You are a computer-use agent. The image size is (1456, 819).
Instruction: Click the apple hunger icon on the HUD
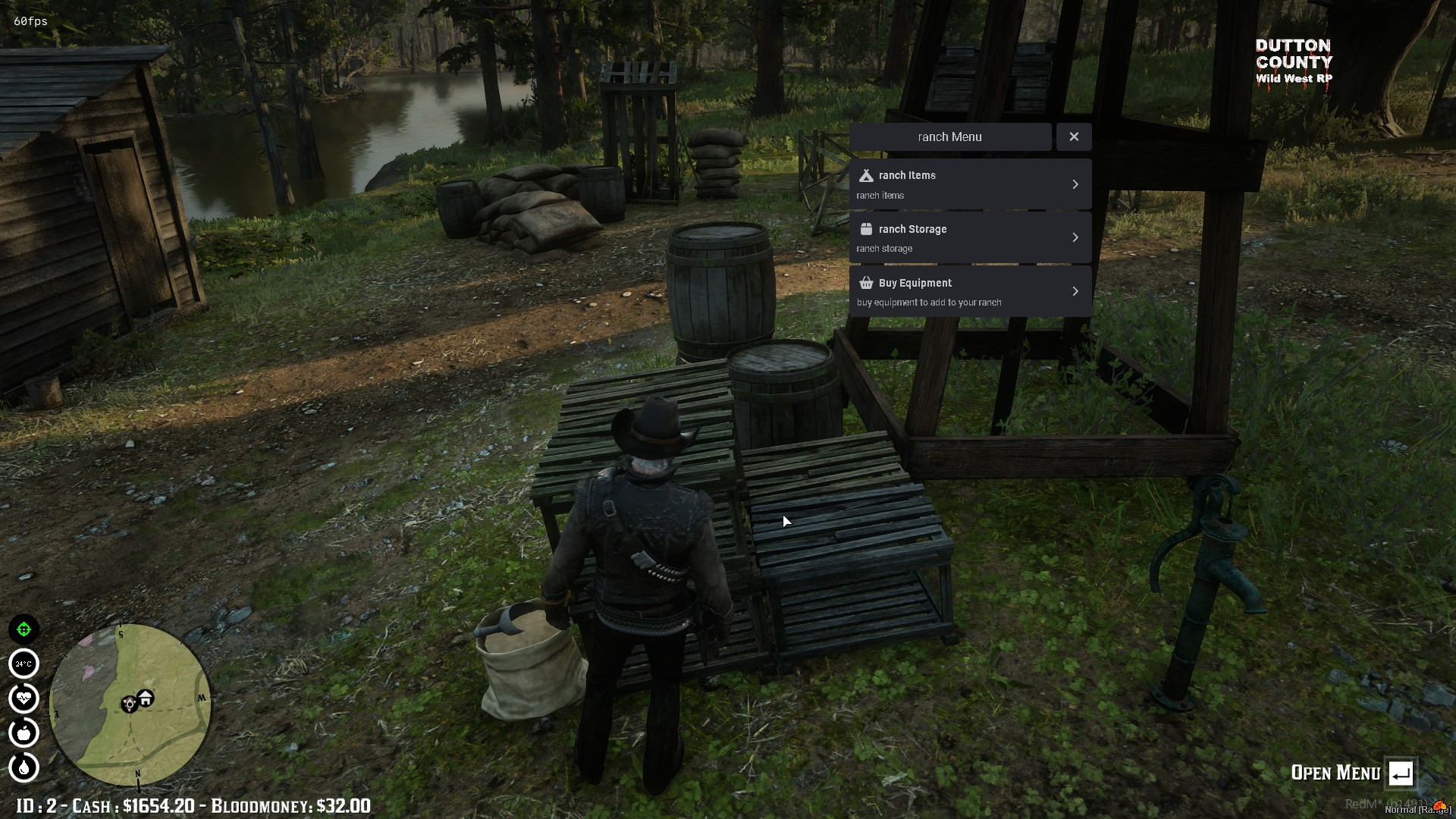point(24,733)
